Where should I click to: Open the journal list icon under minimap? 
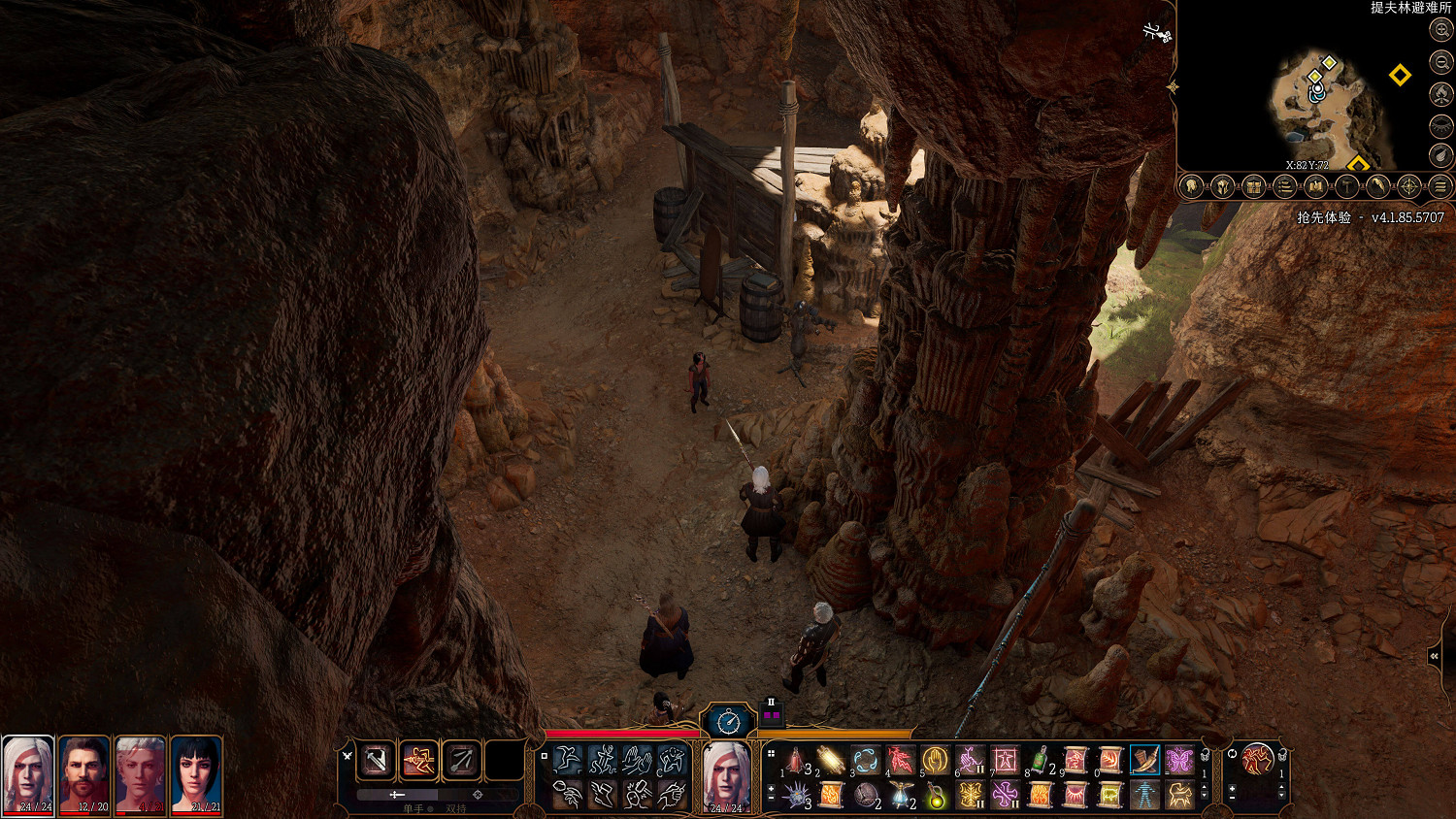1285,186
